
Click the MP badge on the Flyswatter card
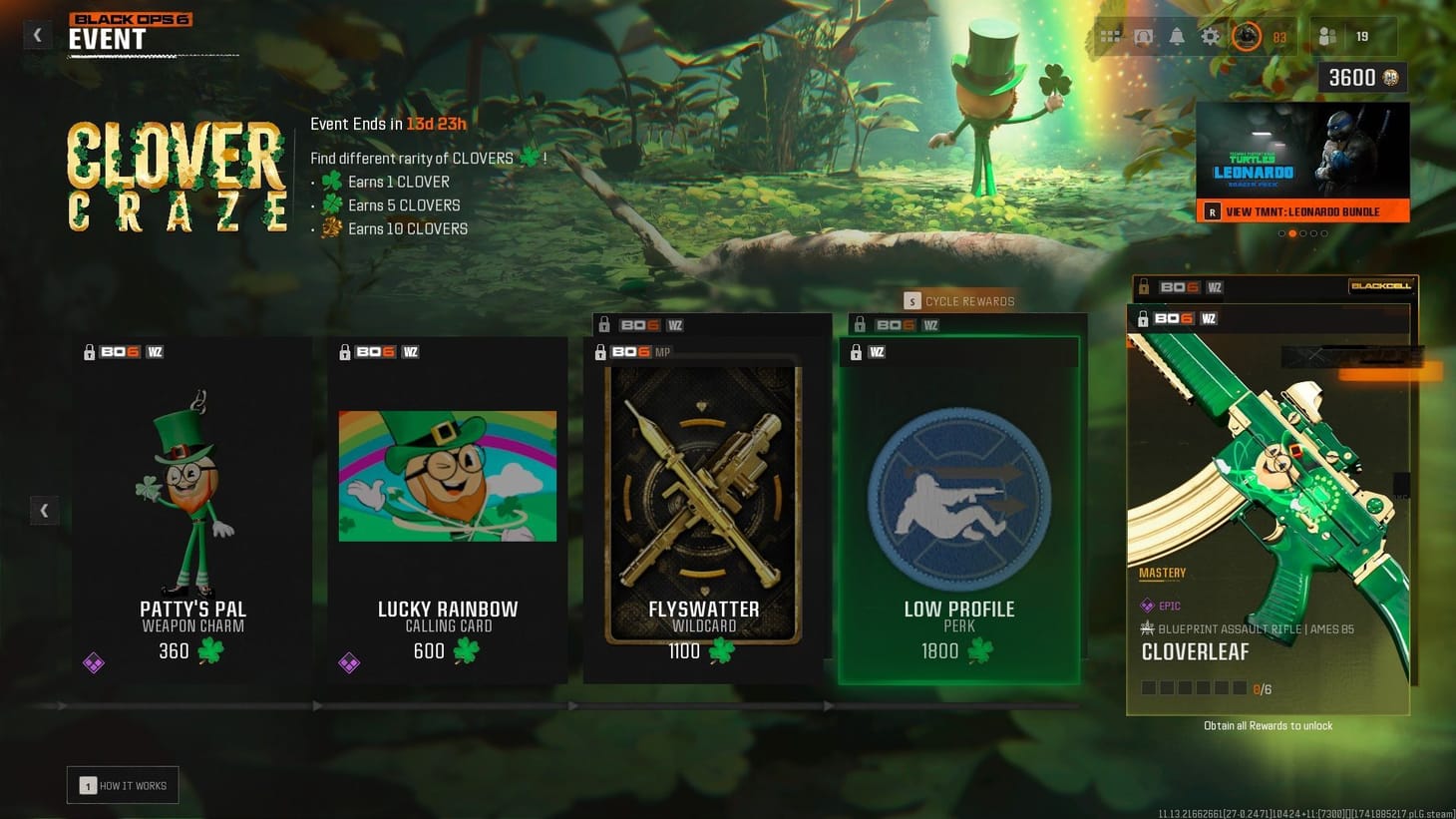click(664, 352)
